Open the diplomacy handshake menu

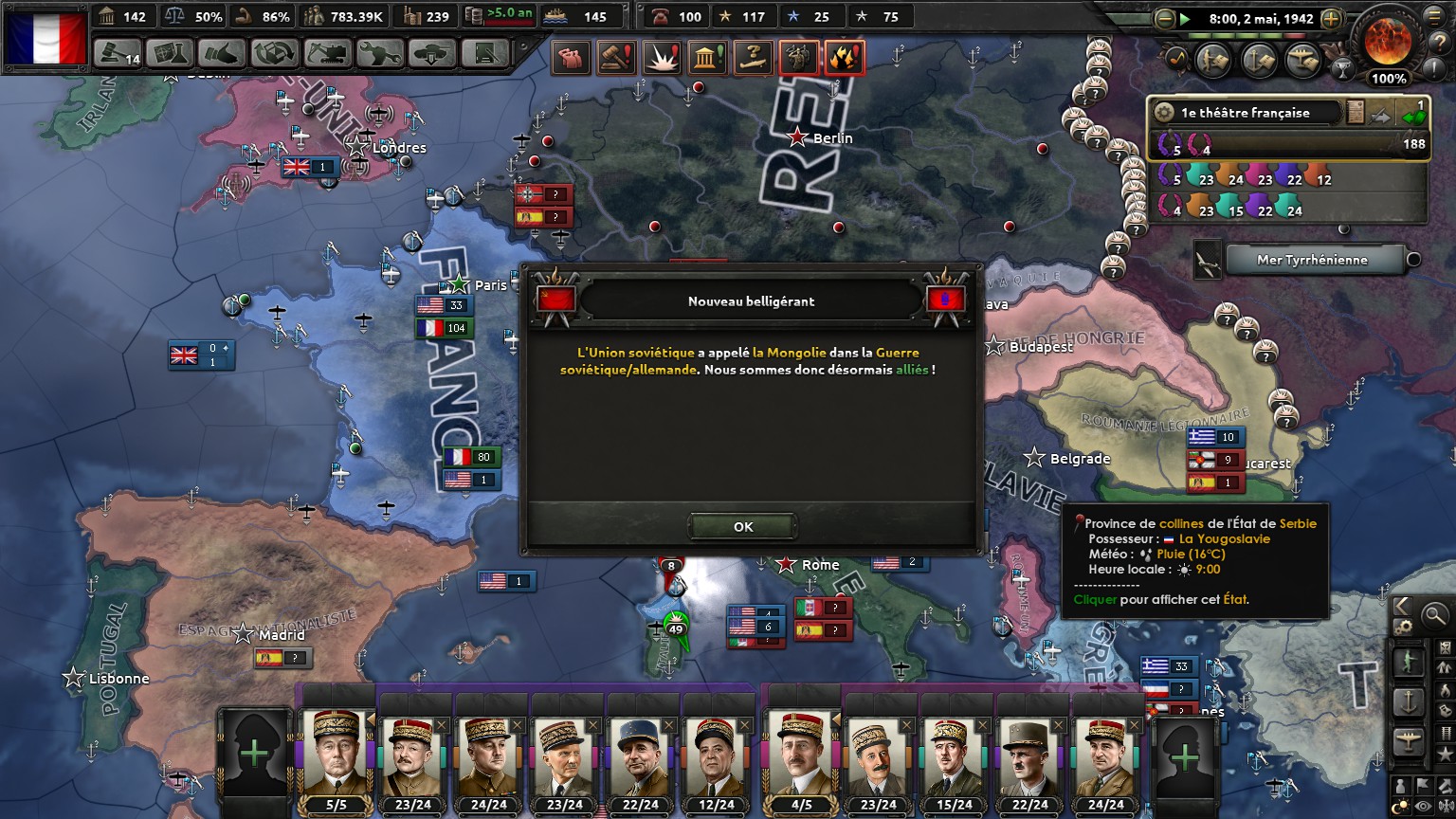tap(223, 53)
